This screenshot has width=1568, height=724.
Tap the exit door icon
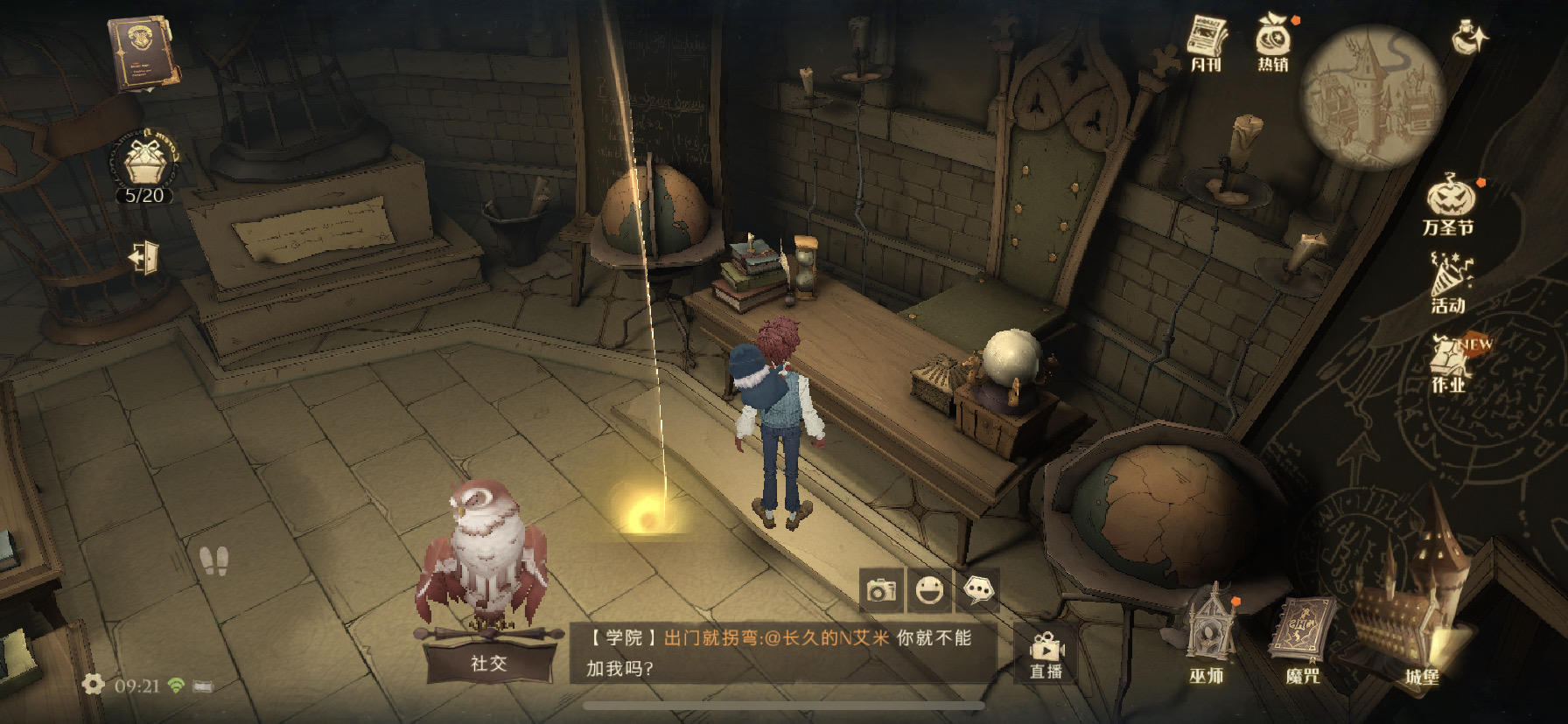tap(144, 257)
